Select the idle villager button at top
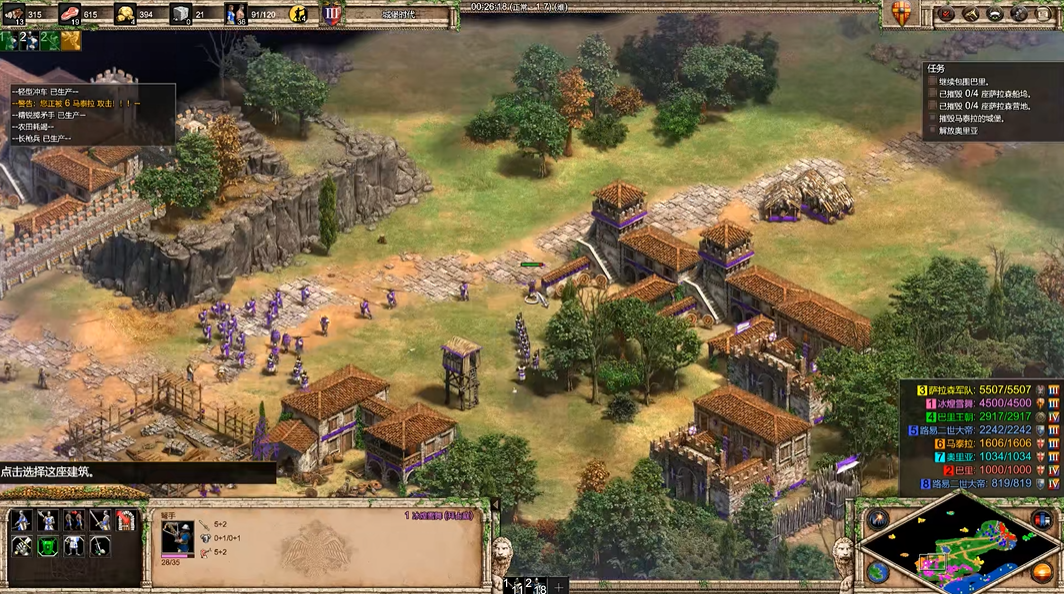The image size is (1064, 594). click(299, 14)
